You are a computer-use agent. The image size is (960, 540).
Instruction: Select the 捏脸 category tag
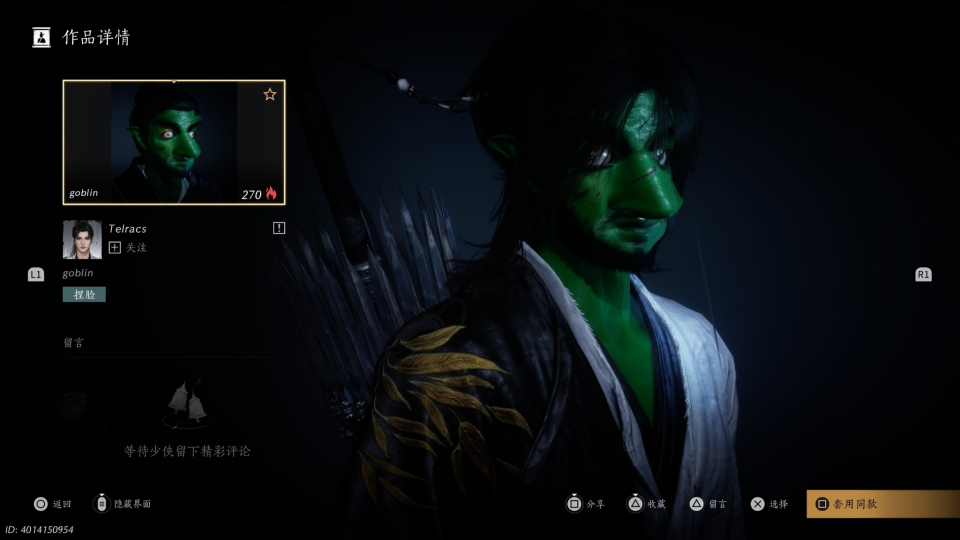84,294
